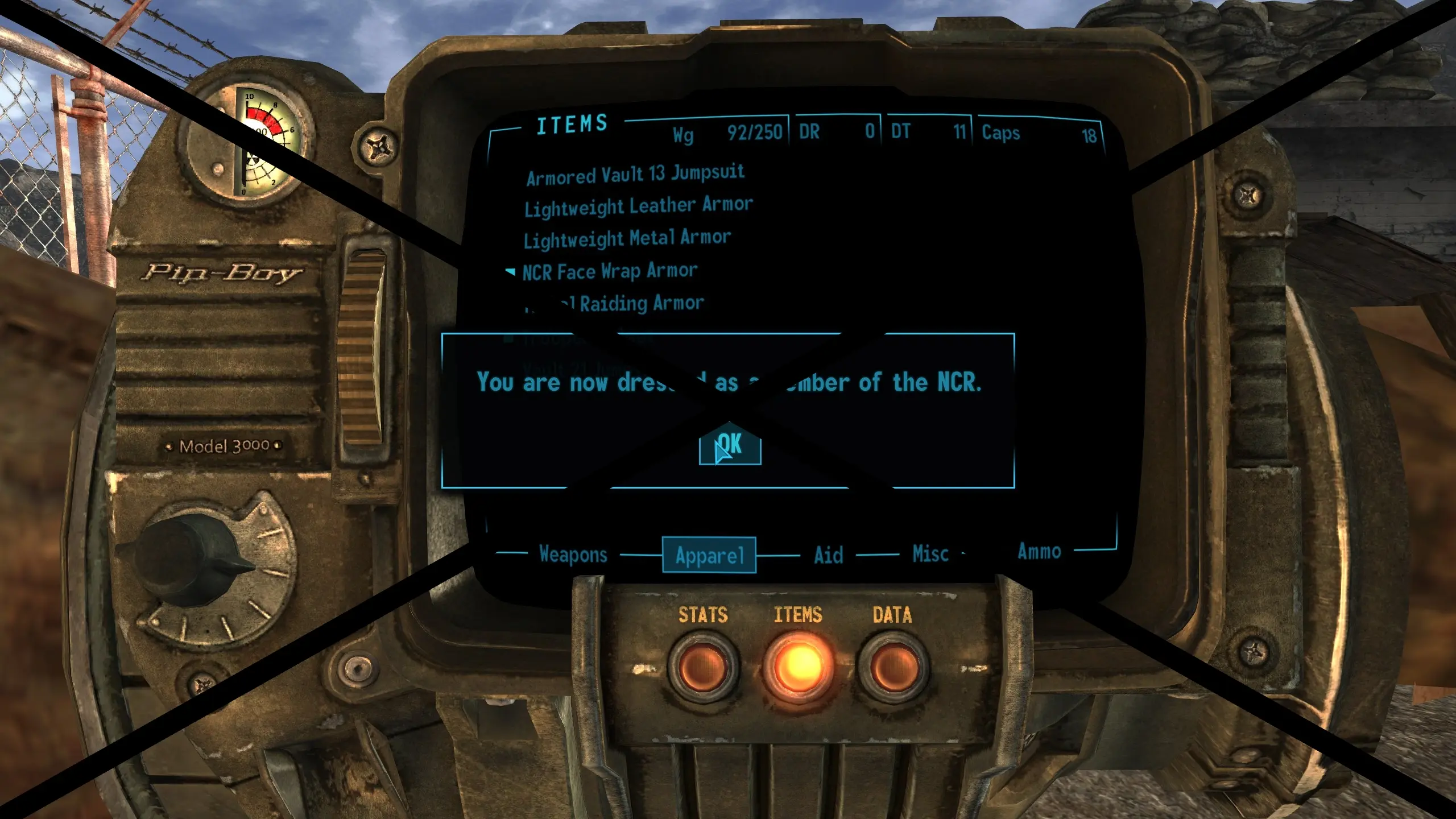
Task: Confirm the NCR disguise message with OK
Action: coord(730,445)
